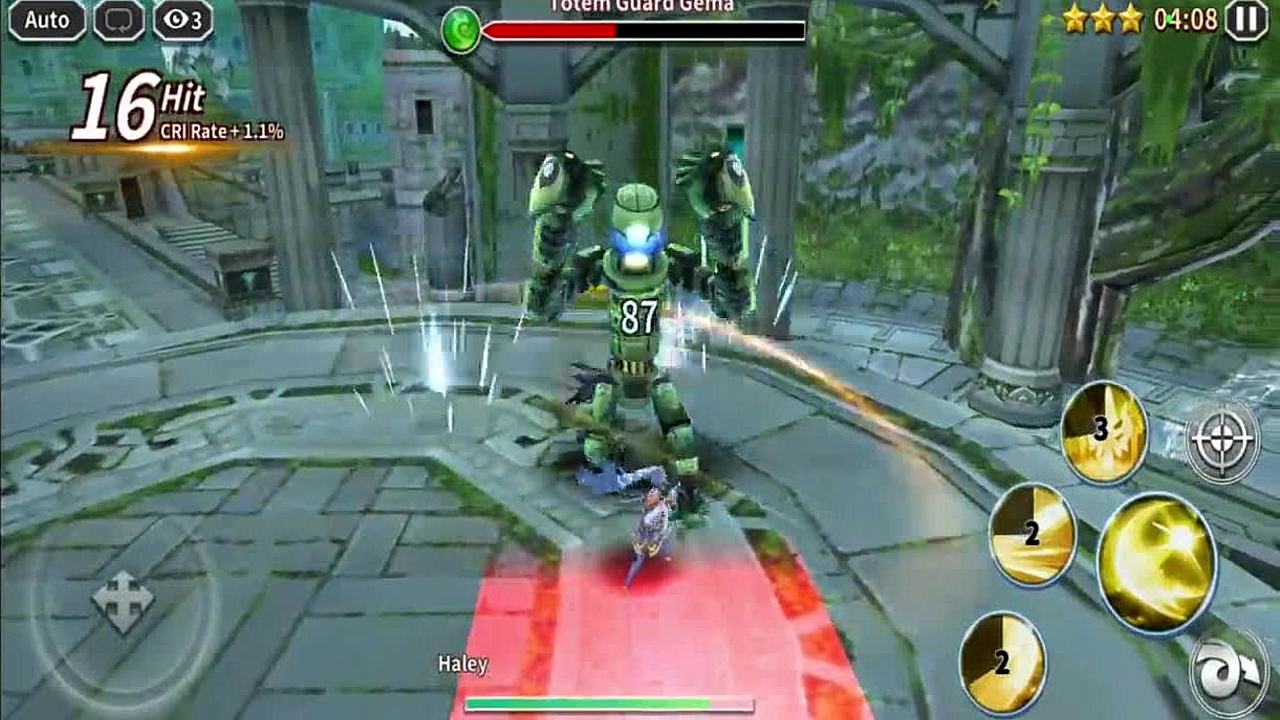The image size is (1280, 720).
Task: Activate the skill with cooldown 3
Action: point(1105,432)
